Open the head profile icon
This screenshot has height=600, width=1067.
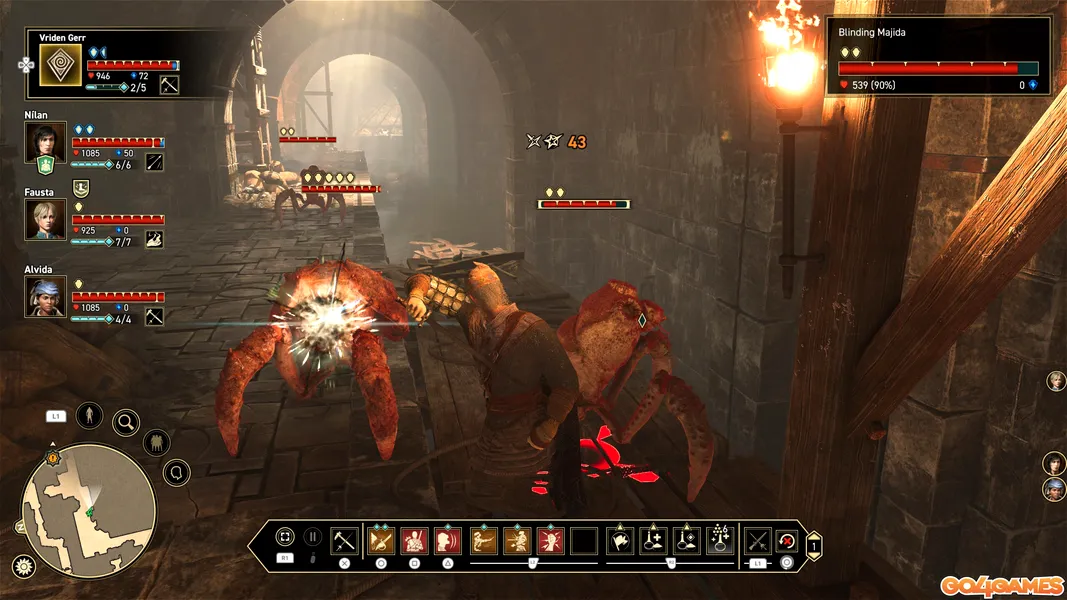[x=177, y=472]
